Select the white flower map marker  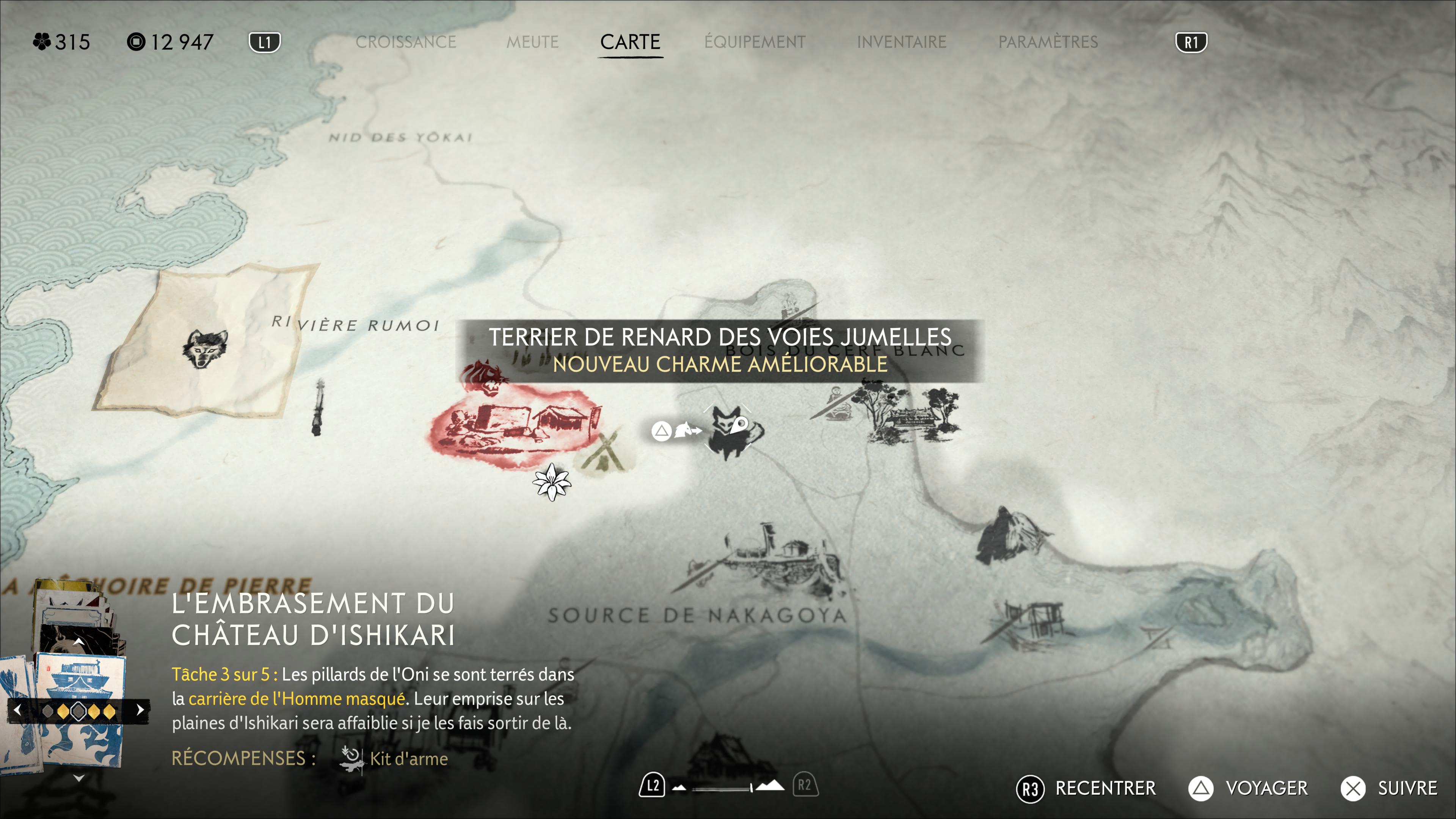pos(552,482)
